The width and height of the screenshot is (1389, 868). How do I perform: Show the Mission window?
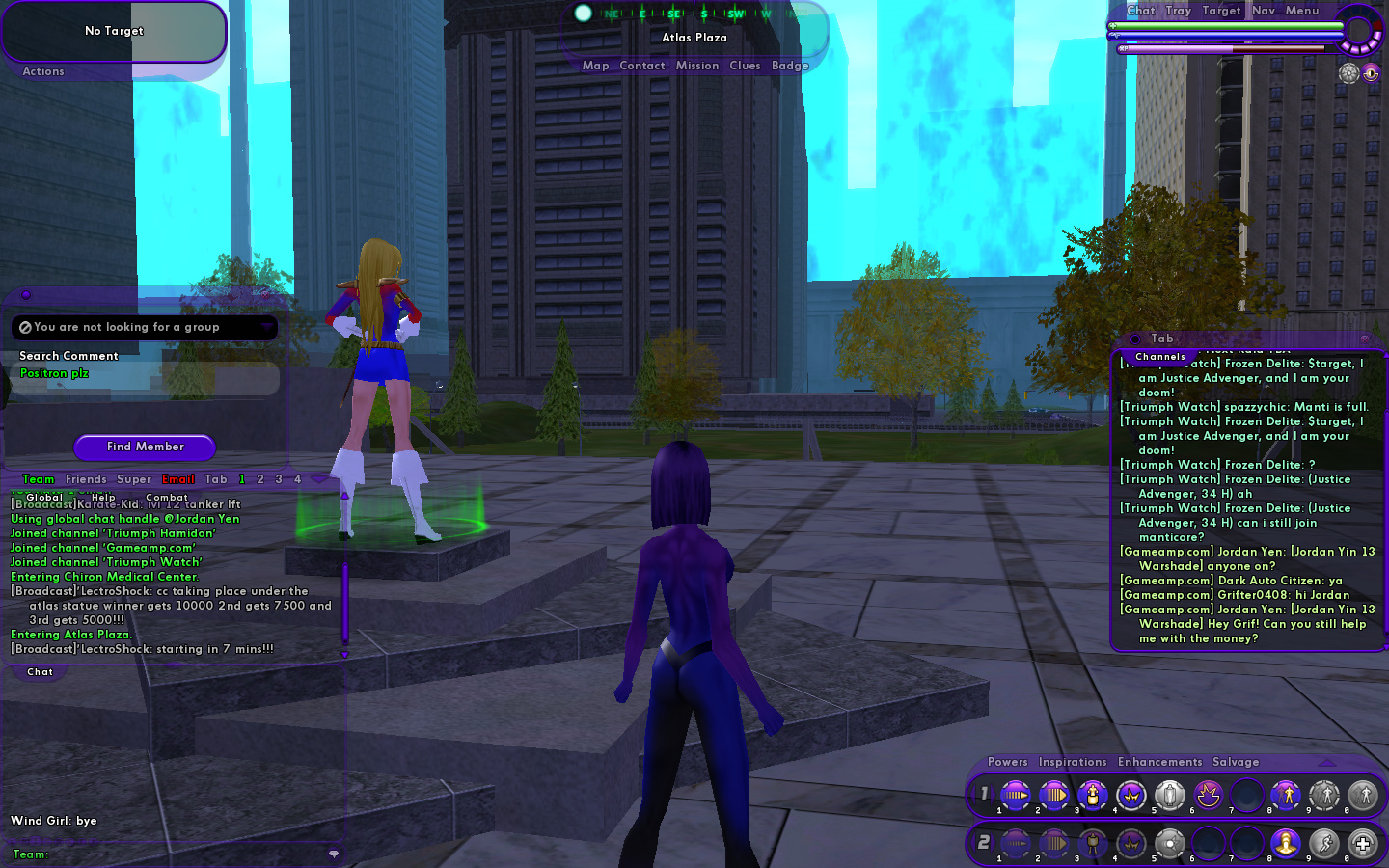pyautogui.click(x=696, y=66)
